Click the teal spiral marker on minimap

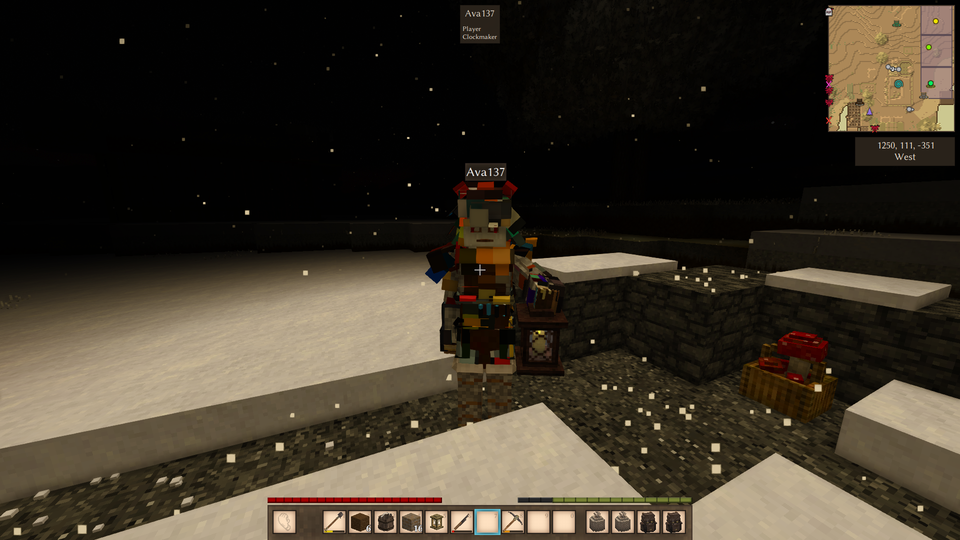899,85
